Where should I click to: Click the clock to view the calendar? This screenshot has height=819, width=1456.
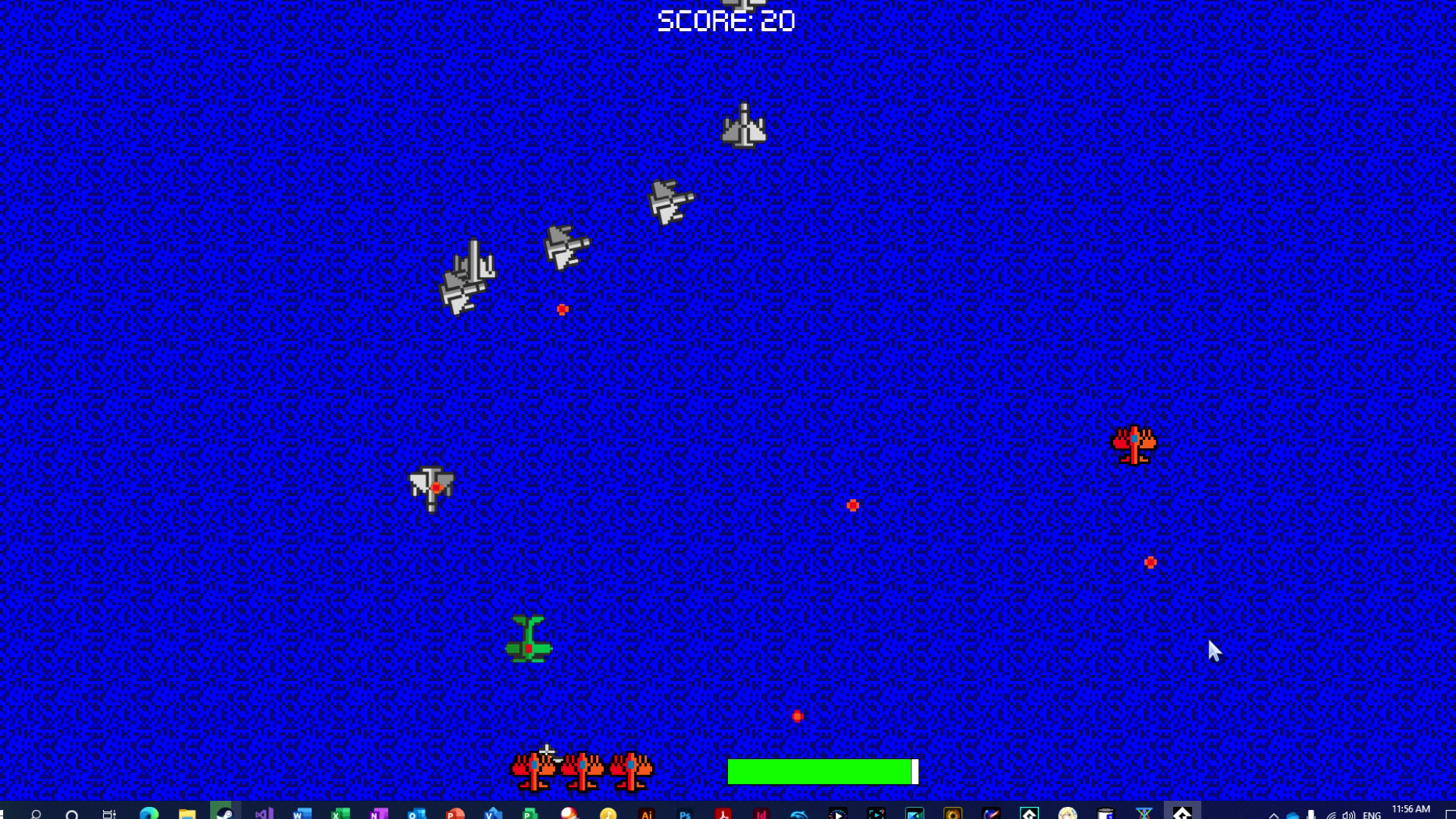coord(1410,810)
